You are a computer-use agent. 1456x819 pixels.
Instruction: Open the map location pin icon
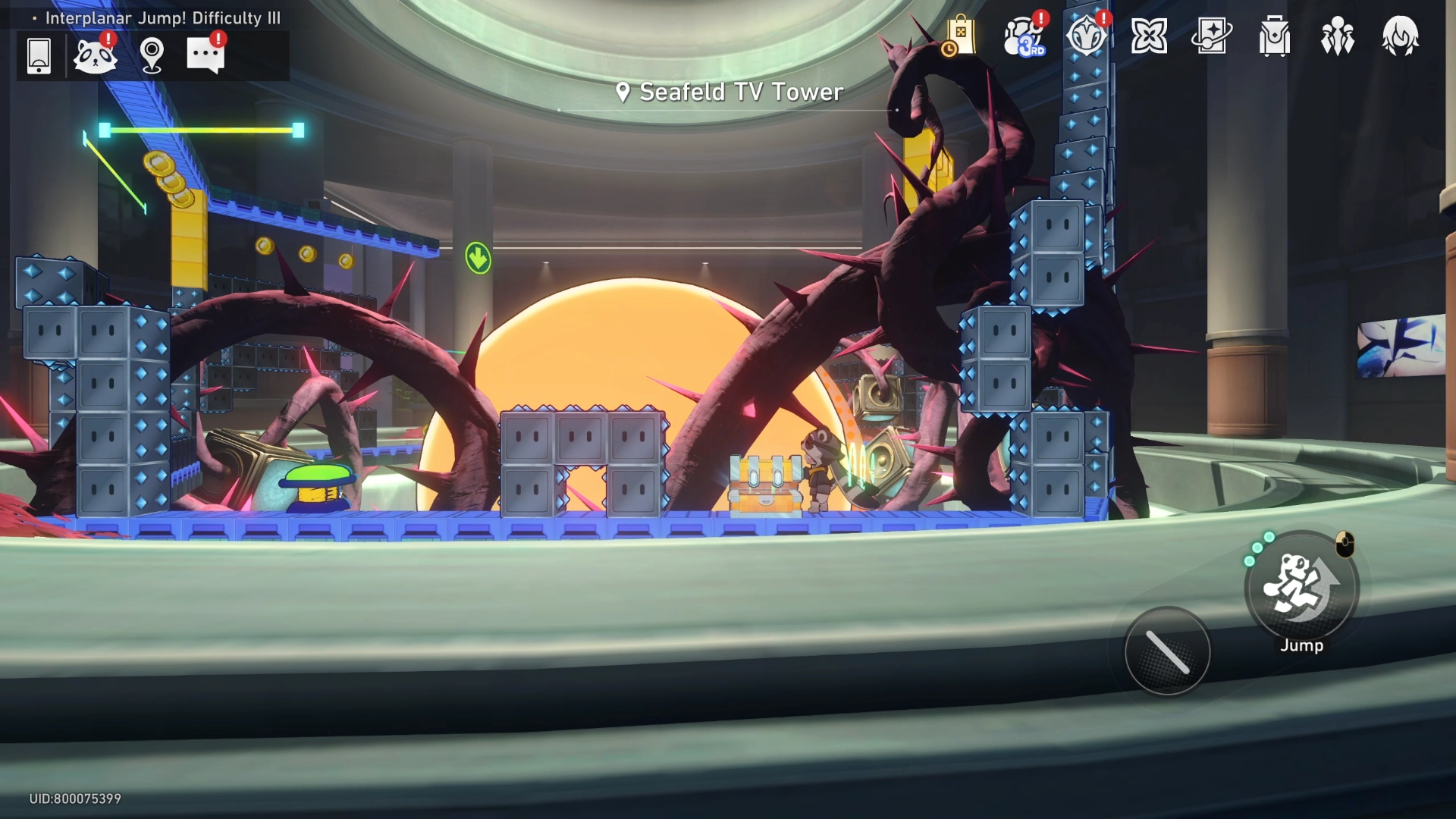click(152, 55)
